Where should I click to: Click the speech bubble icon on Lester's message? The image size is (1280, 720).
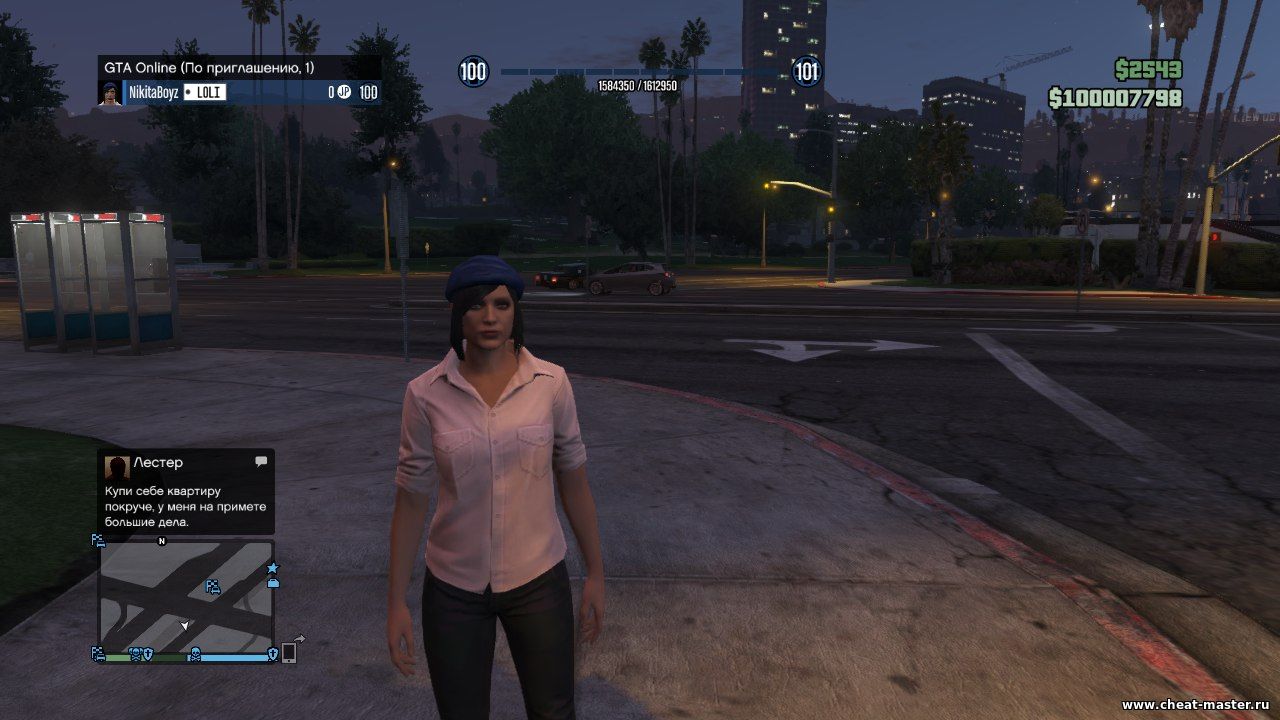(261, 462)
